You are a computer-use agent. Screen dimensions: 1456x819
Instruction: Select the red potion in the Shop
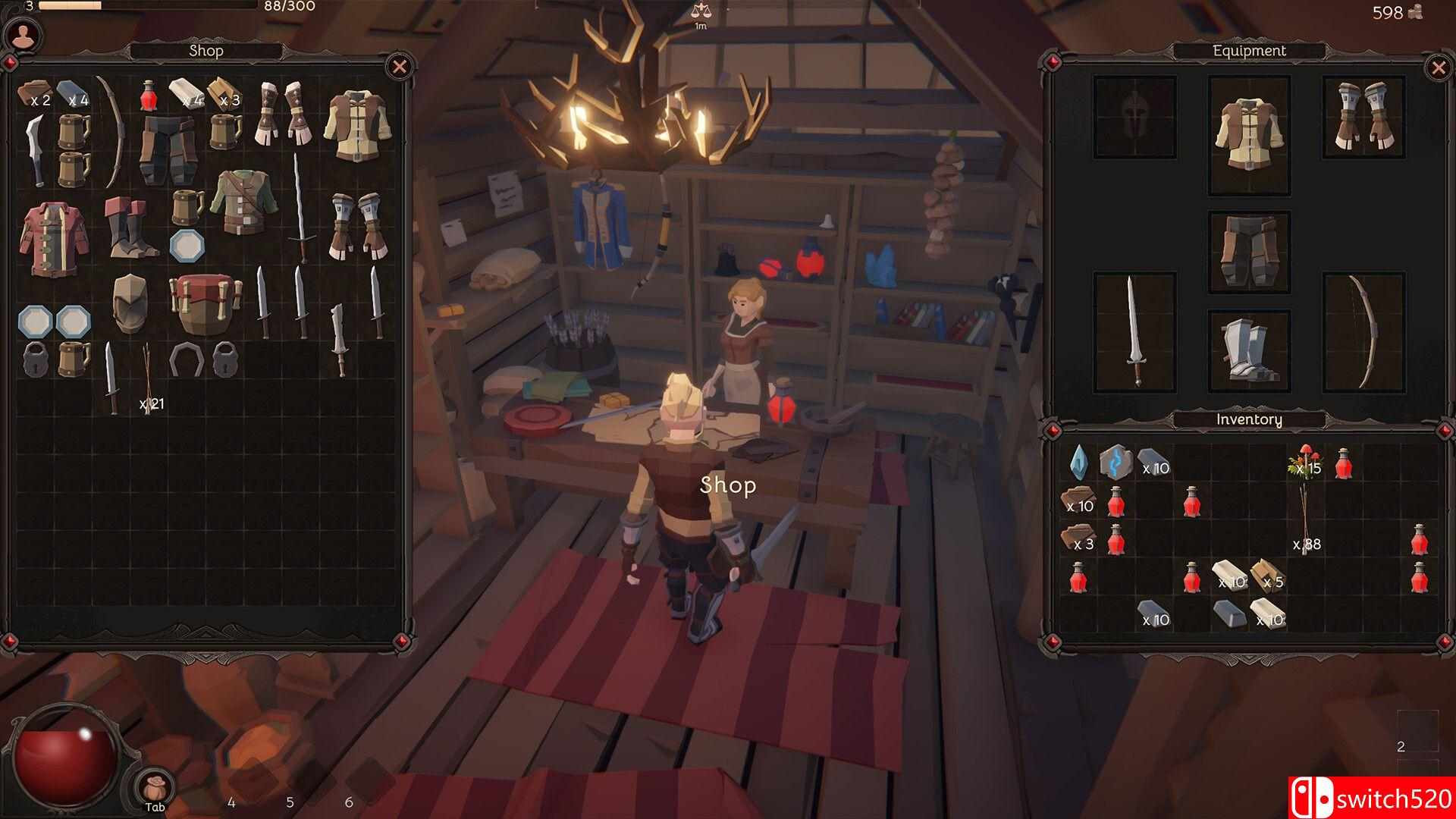click(149, 97)
